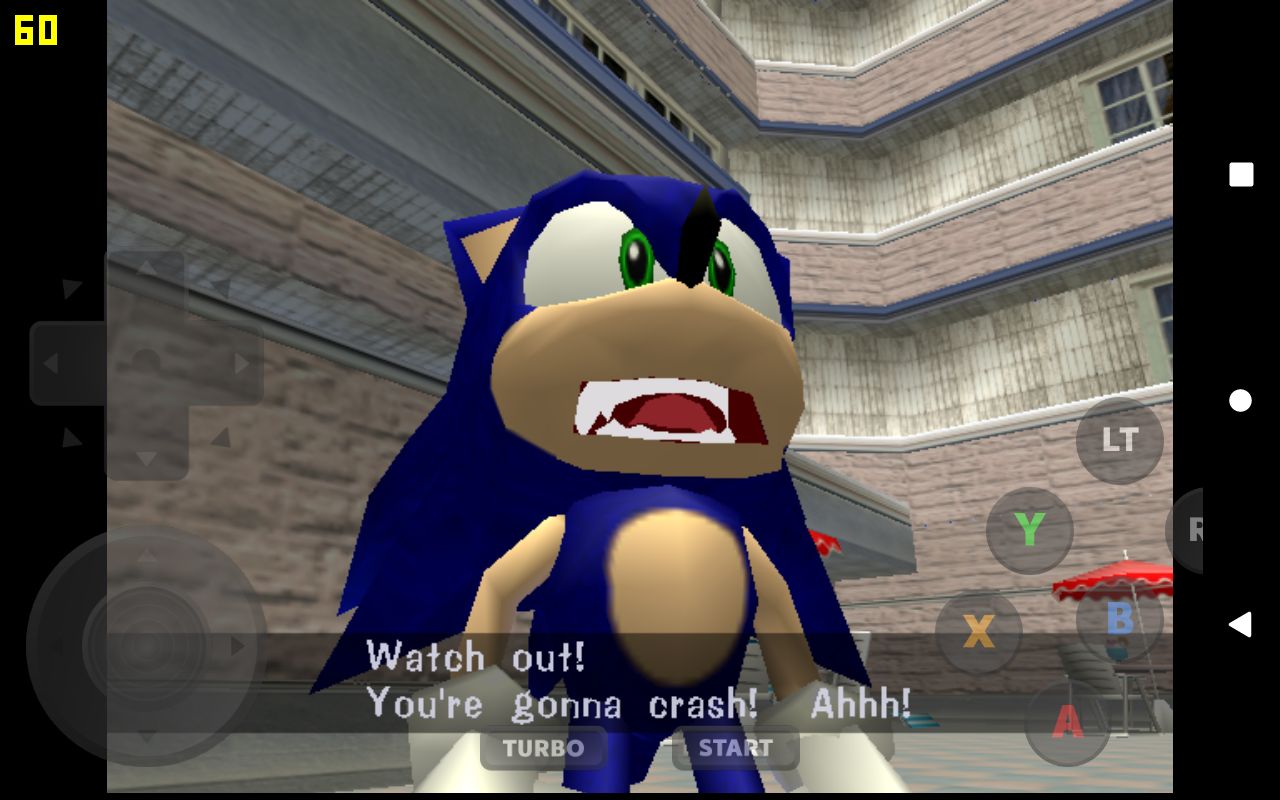Tap the red A touch button
1280x800 pixels.
tap(1068, 722)
